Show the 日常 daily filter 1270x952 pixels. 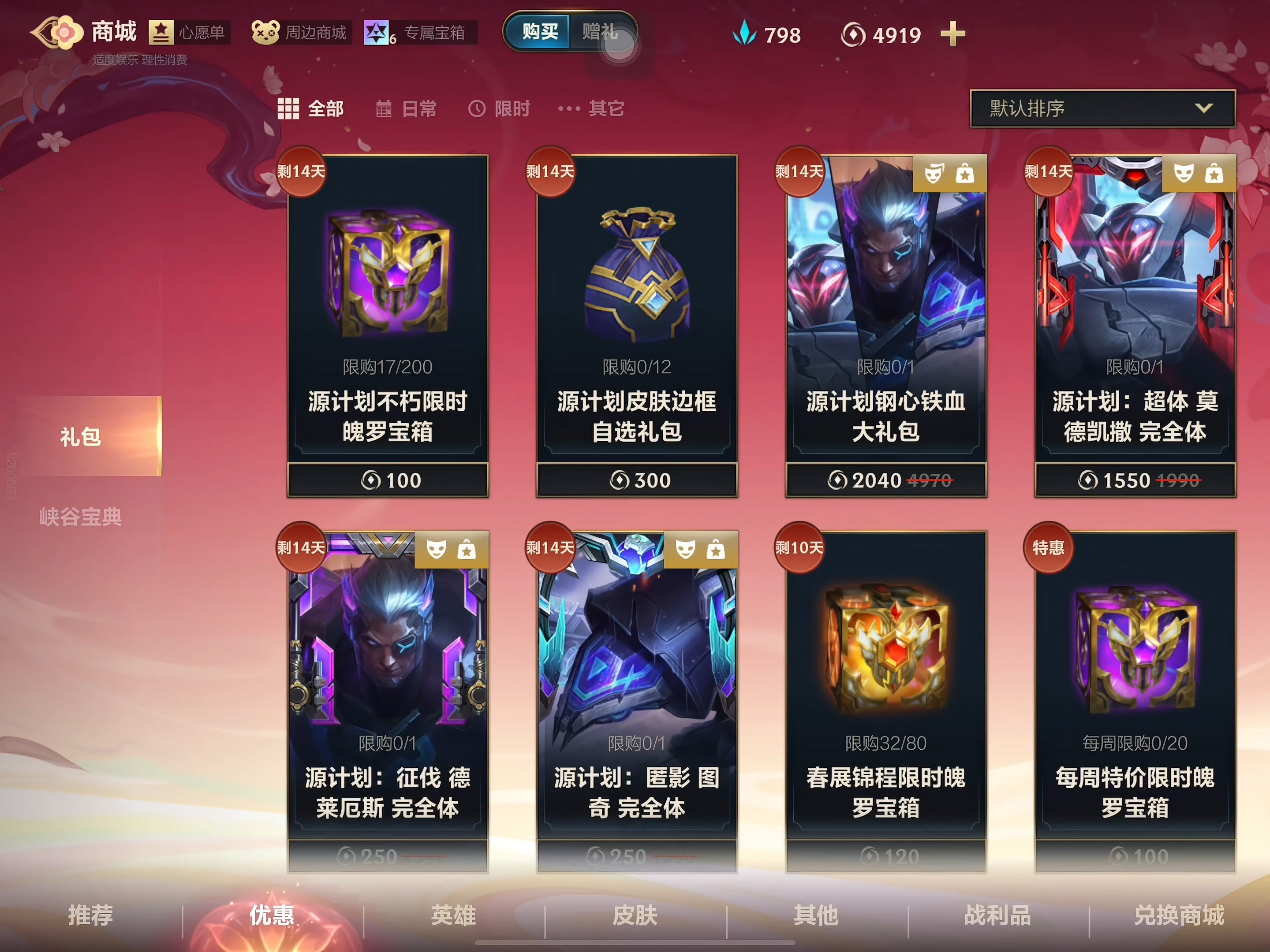pos(407,108)
